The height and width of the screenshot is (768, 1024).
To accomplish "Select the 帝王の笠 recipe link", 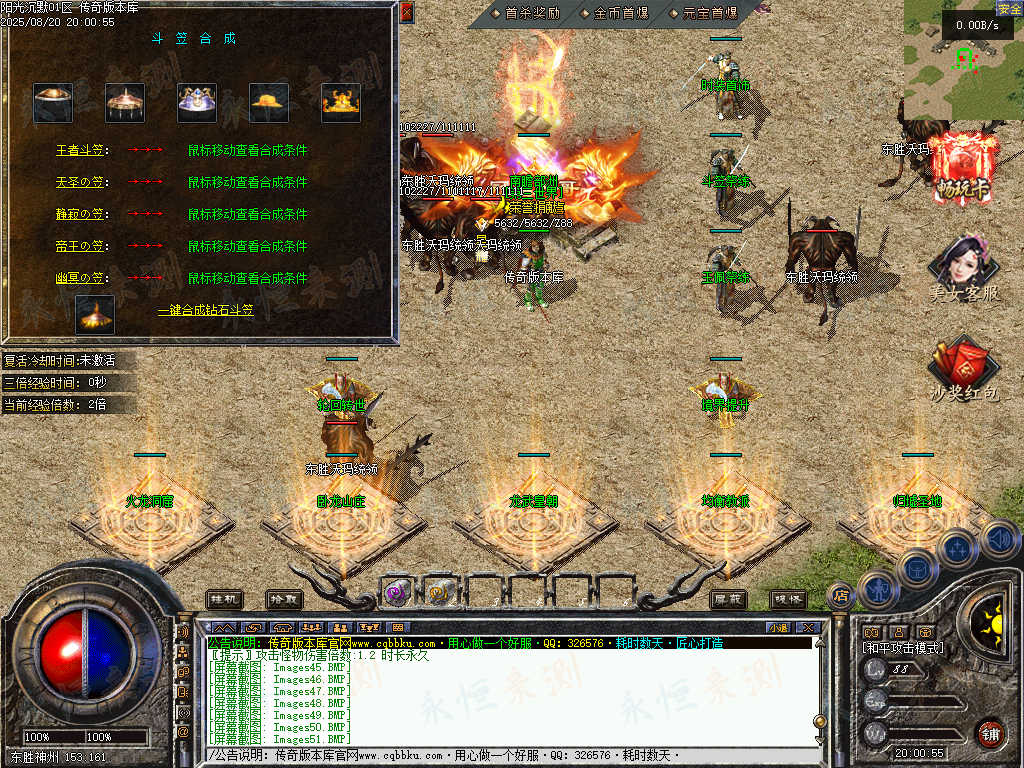I will click(79, 246).
